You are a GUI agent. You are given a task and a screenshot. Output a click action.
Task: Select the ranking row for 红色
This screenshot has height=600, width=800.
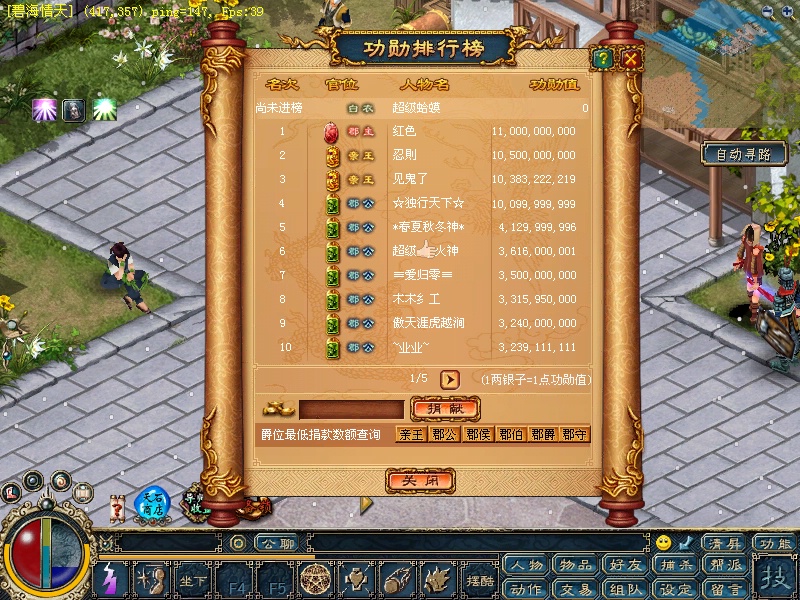click(420, 131)
